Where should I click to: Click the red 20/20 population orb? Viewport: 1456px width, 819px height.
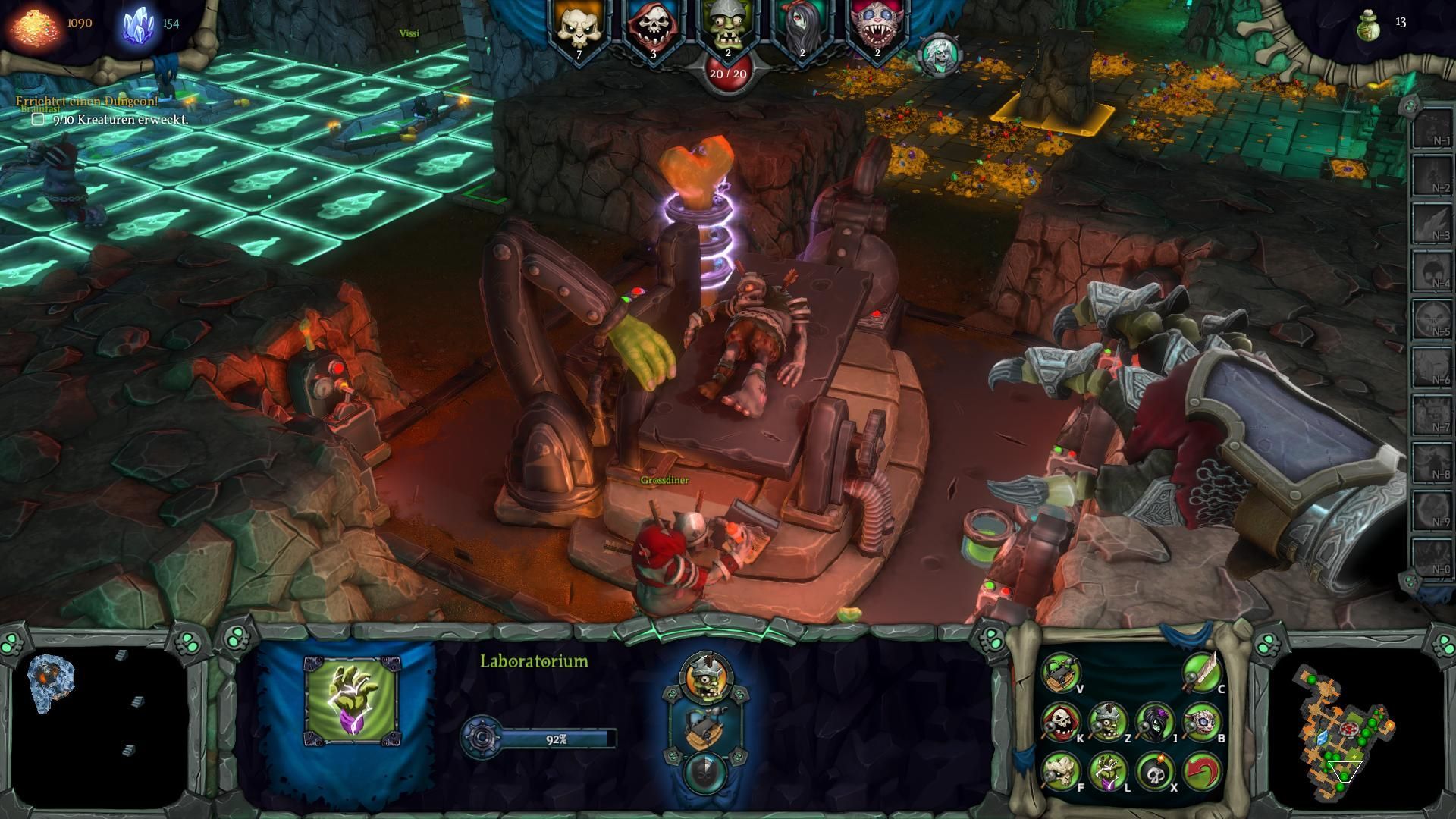point(726,76)
